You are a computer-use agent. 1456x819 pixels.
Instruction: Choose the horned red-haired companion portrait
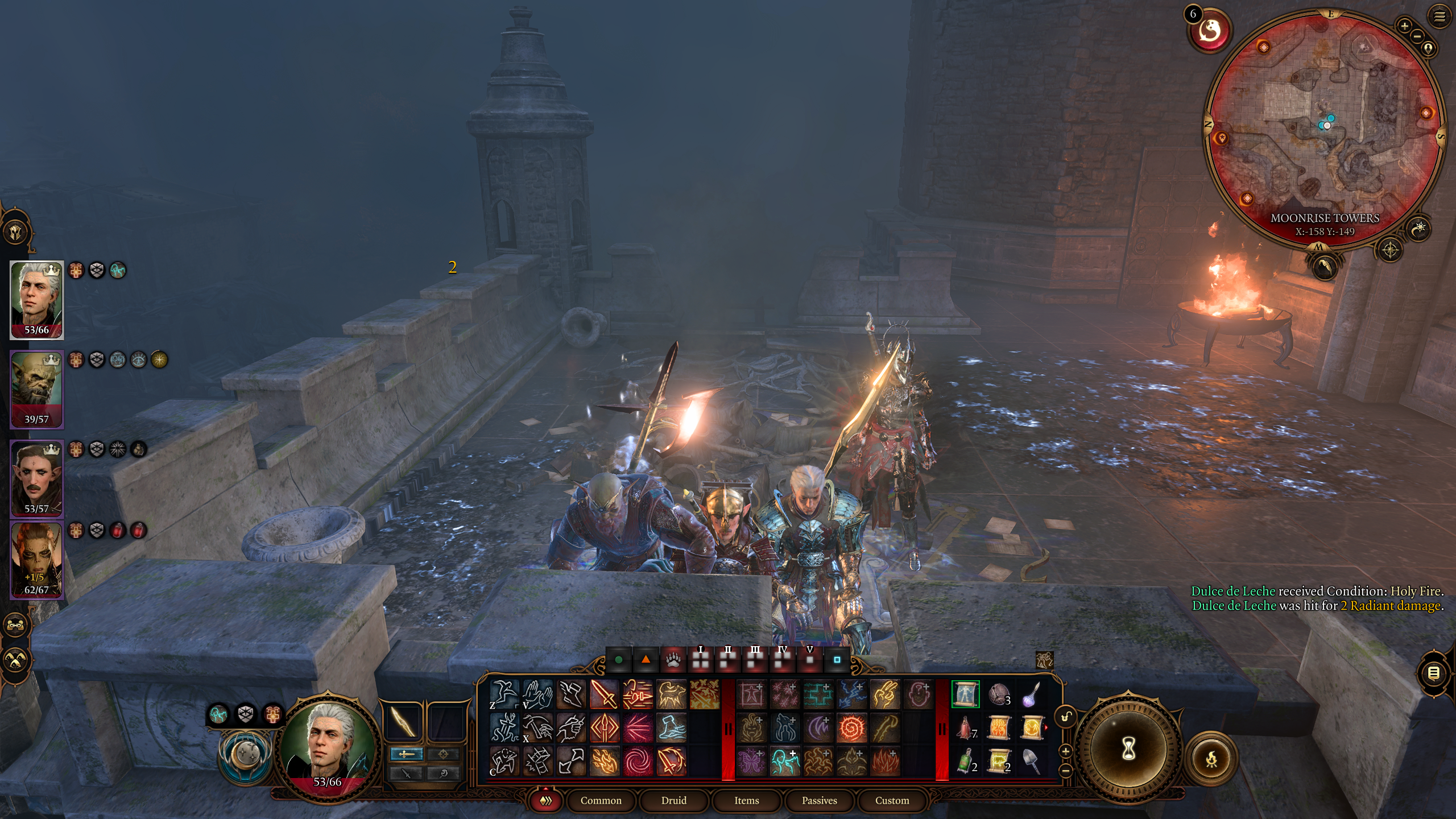36,560
